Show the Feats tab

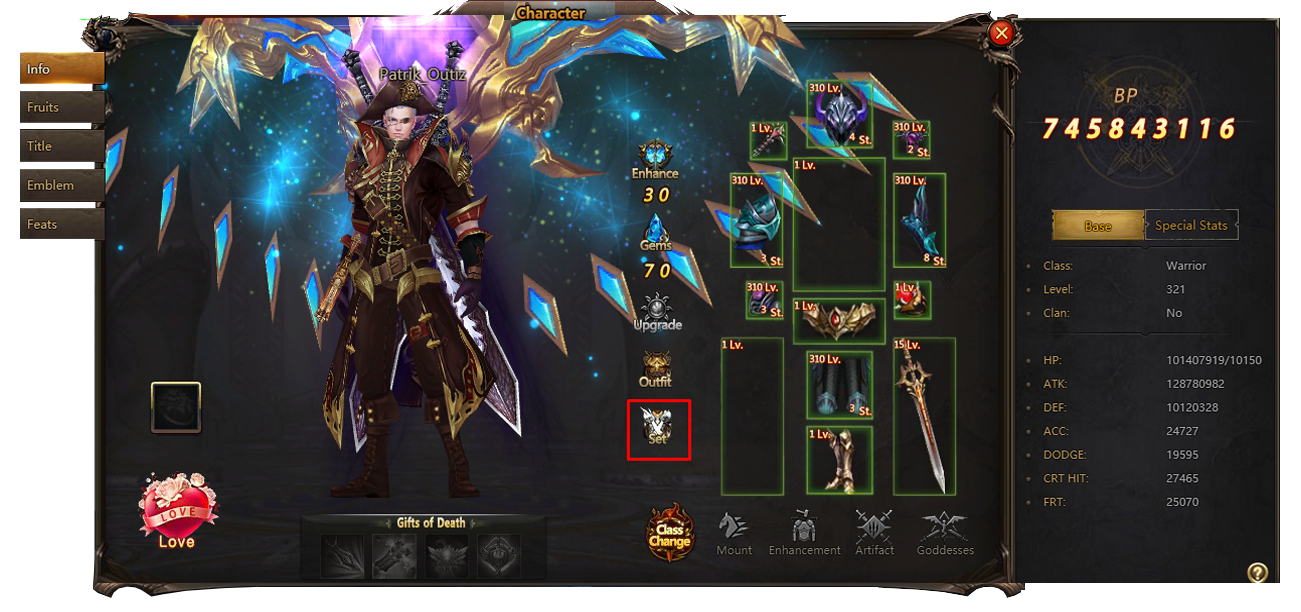(60, 225)
